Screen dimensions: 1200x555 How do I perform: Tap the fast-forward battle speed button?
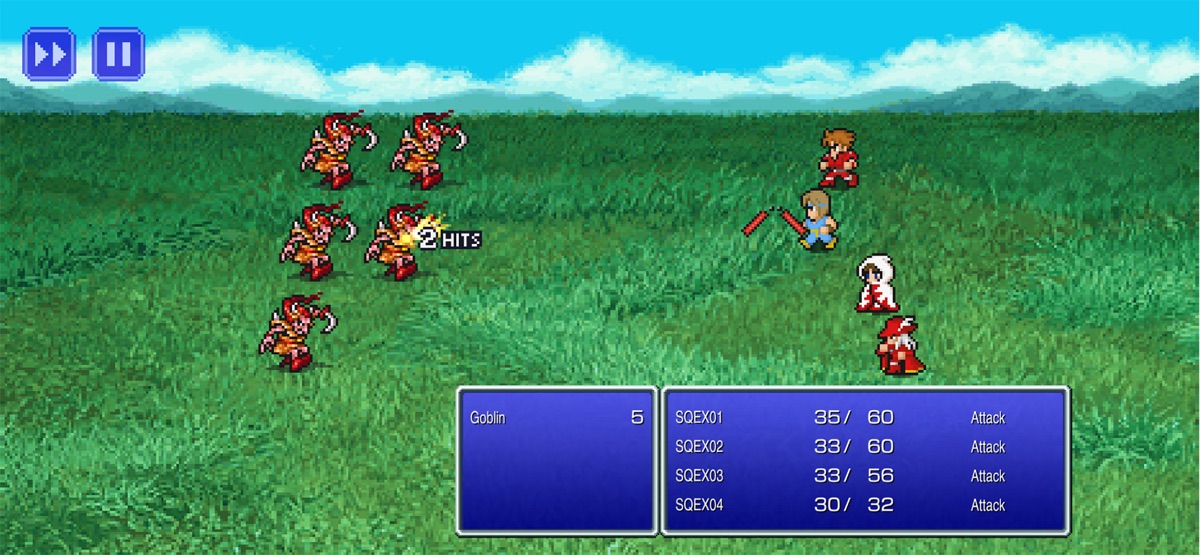click(x=49, y=54)
